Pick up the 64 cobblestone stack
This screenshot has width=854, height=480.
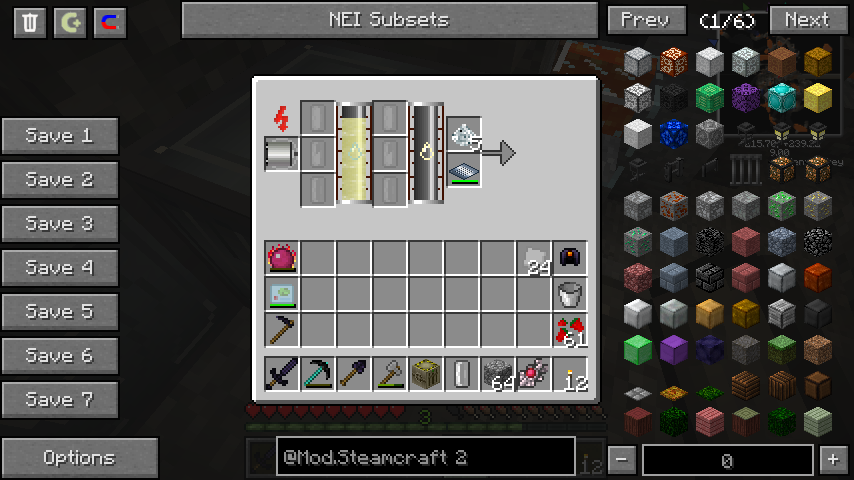coord(498,374)
